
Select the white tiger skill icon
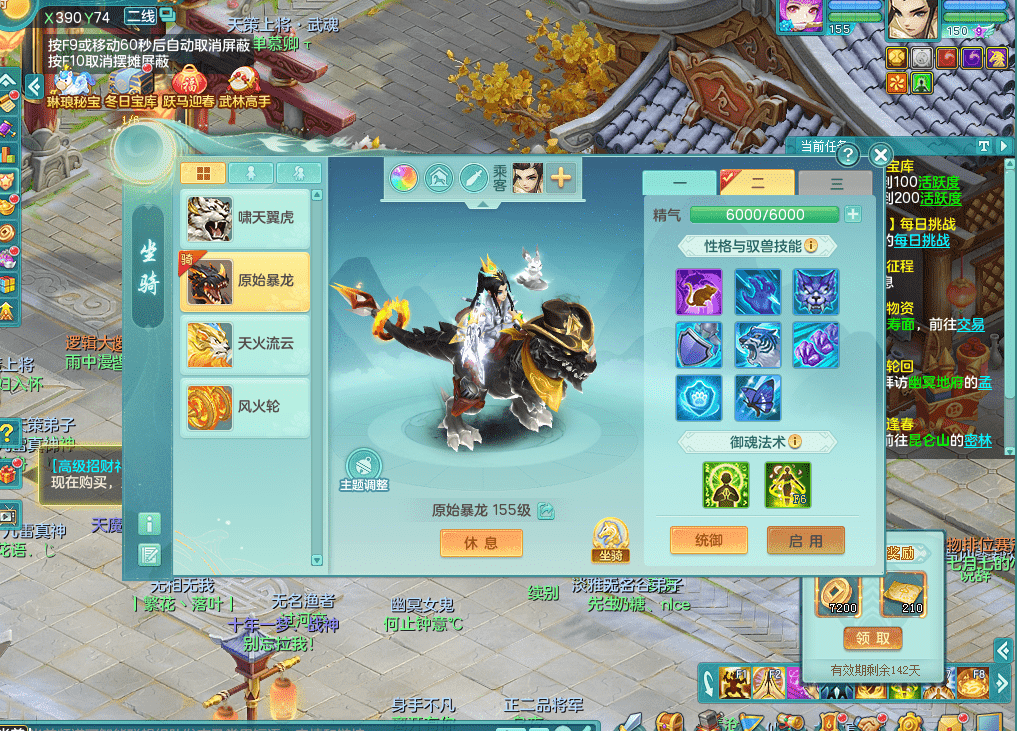click(757, 345)
